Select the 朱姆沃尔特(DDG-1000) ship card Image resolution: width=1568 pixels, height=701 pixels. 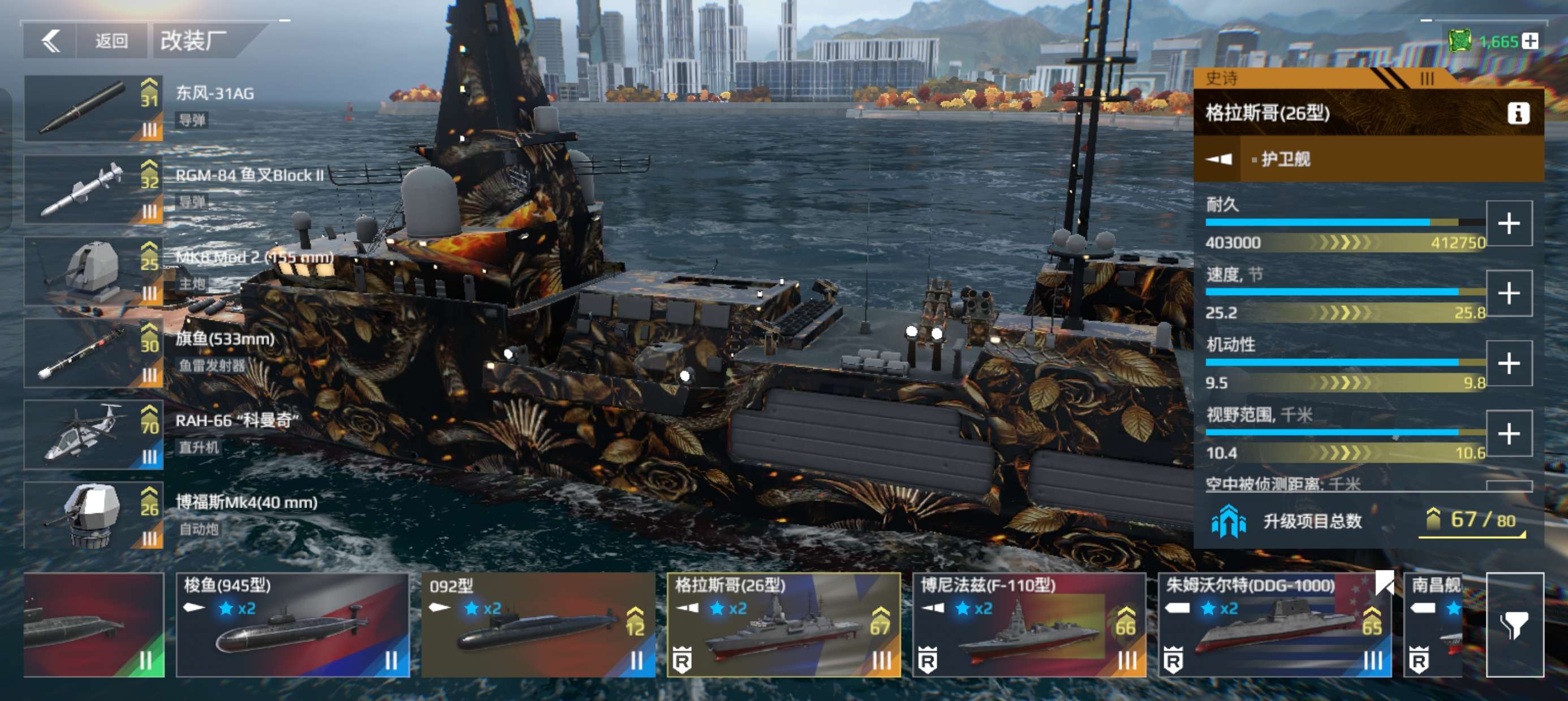tap(1274, 625)
